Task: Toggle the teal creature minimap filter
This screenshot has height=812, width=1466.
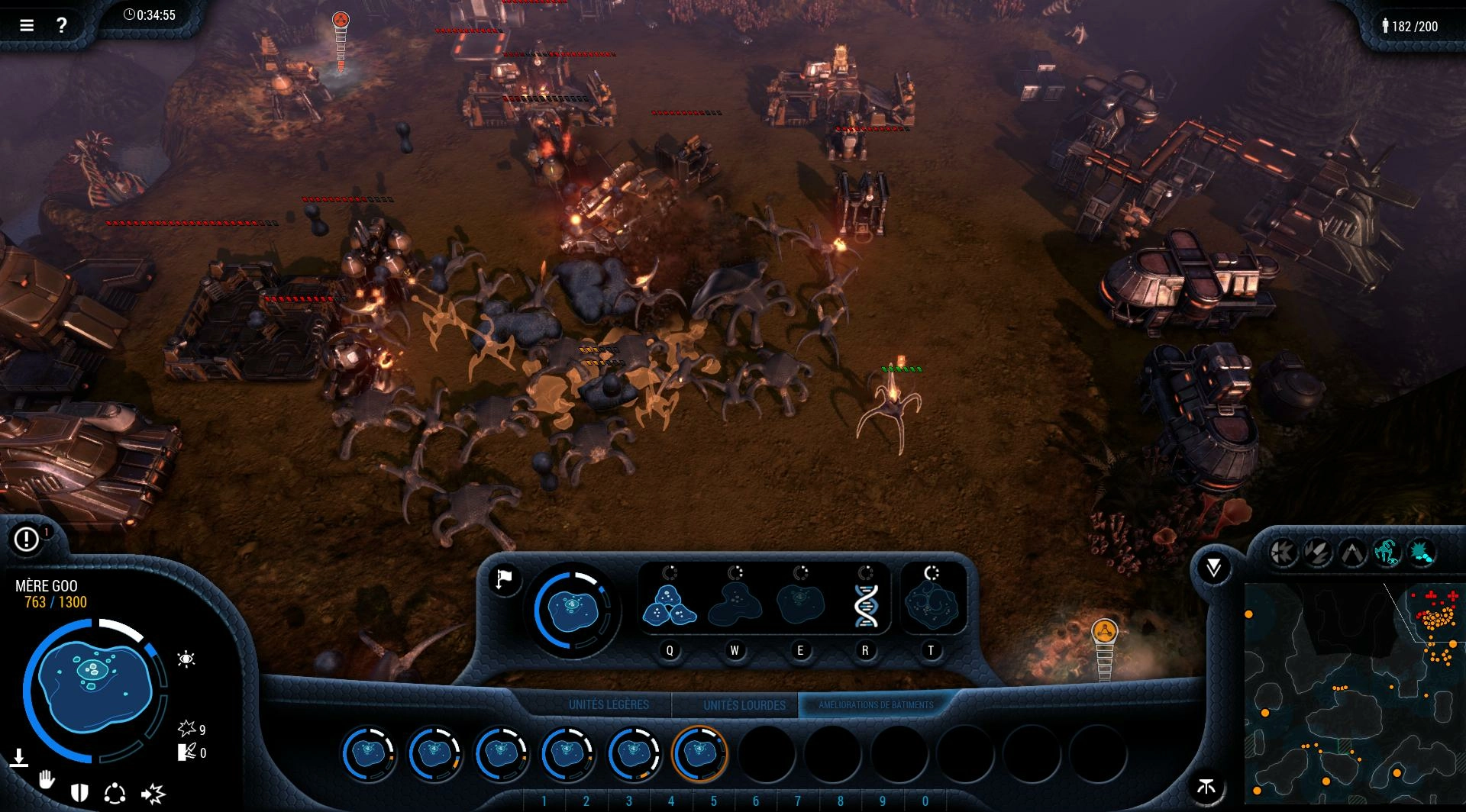Action: pyautogui.click(x=1387, y=552)
